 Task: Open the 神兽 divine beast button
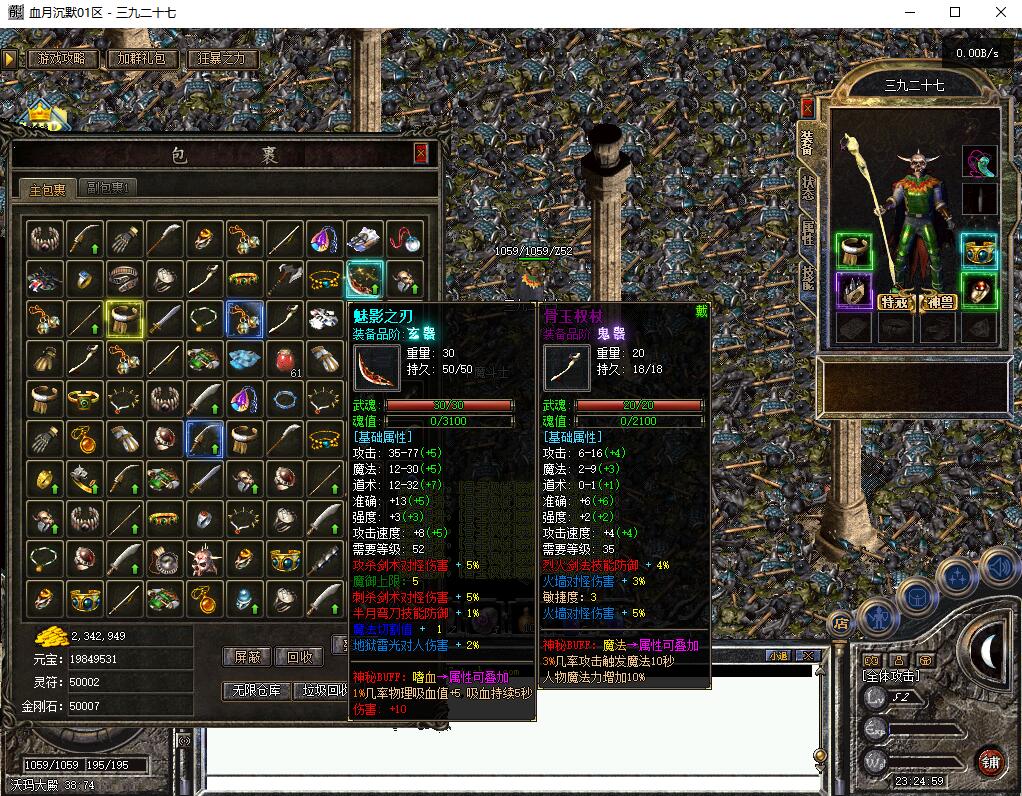940,302
